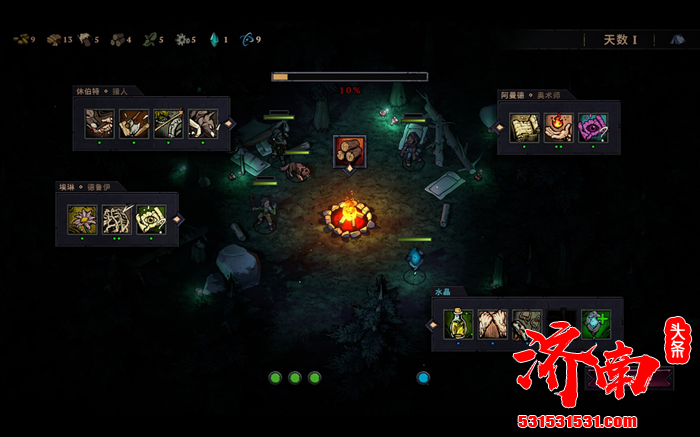Choose the crystal's green gem plus action
The height and width of the screenshot is (437, 700).
[x=596, y=324]
